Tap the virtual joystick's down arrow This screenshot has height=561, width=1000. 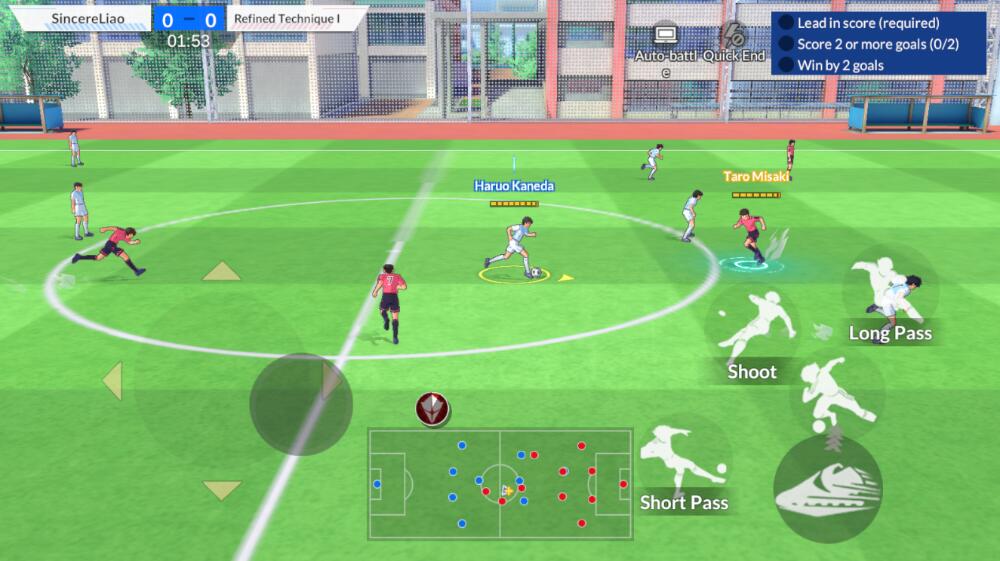[x=221, y=490]
